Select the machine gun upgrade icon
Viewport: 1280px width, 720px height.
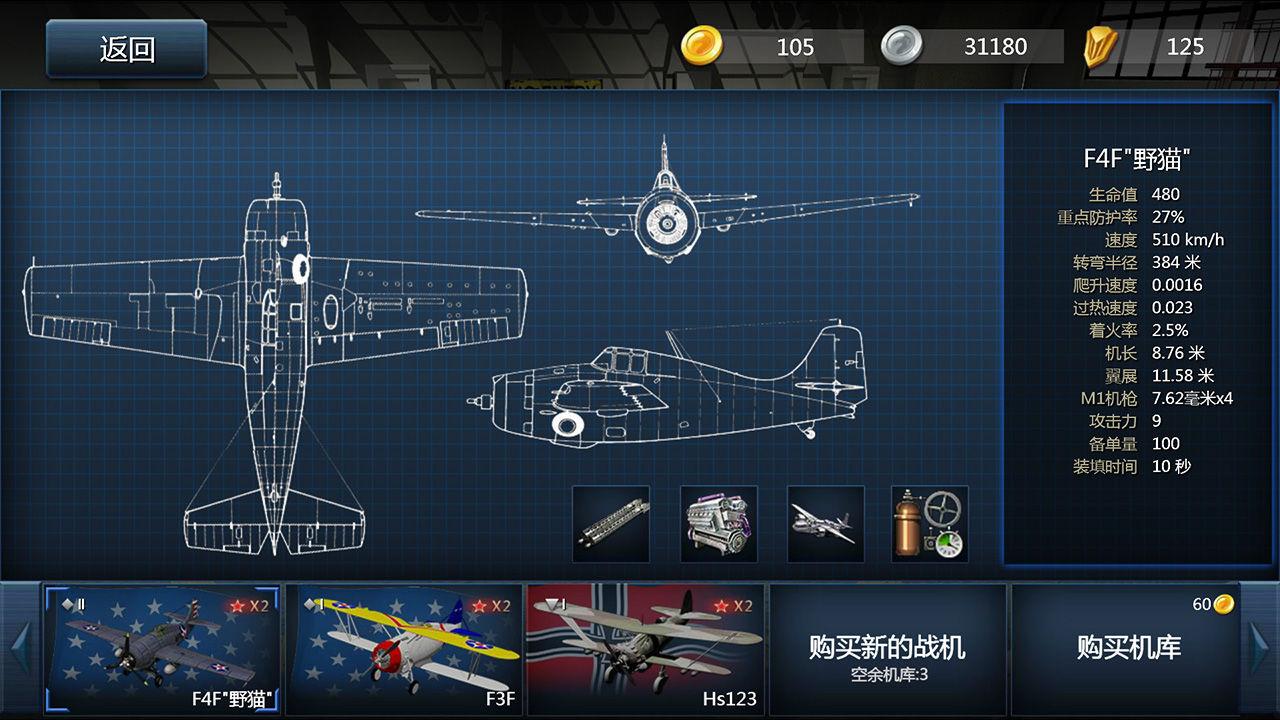pos(612,524)
